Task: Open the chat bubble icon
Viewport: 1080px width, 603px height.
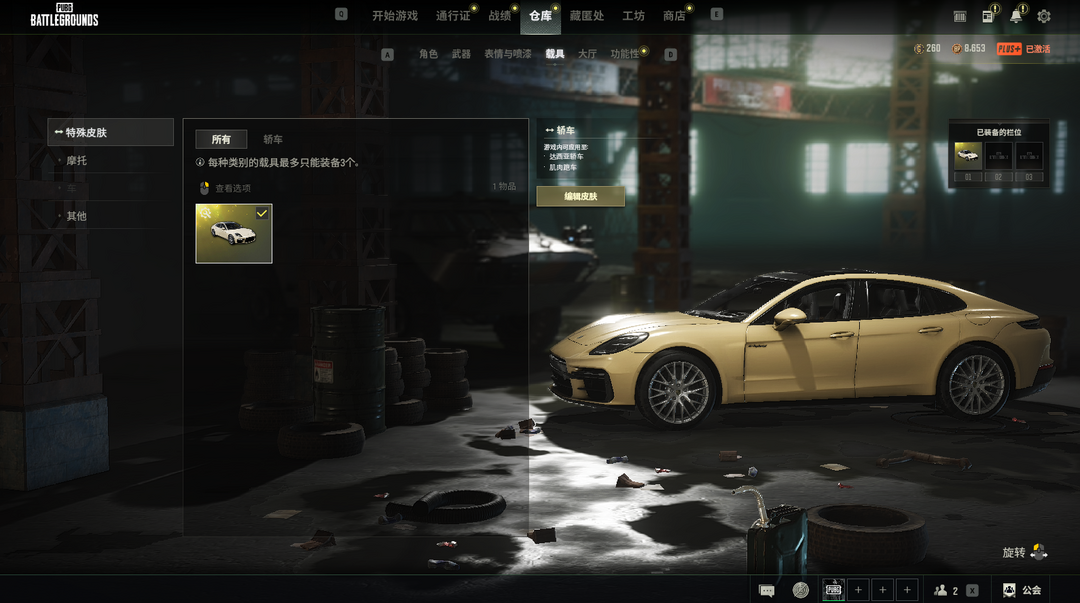Action: pyautogui.click(x=767, y=590)
